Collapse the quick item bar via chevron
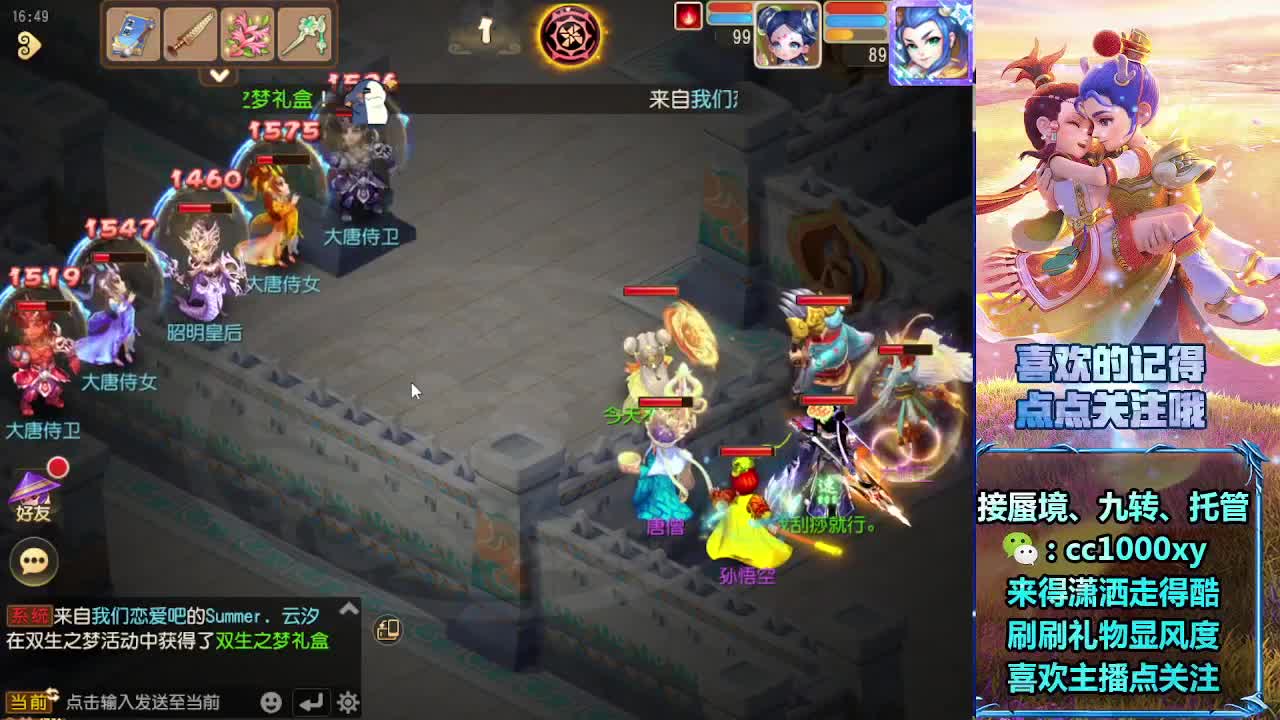 219,75
